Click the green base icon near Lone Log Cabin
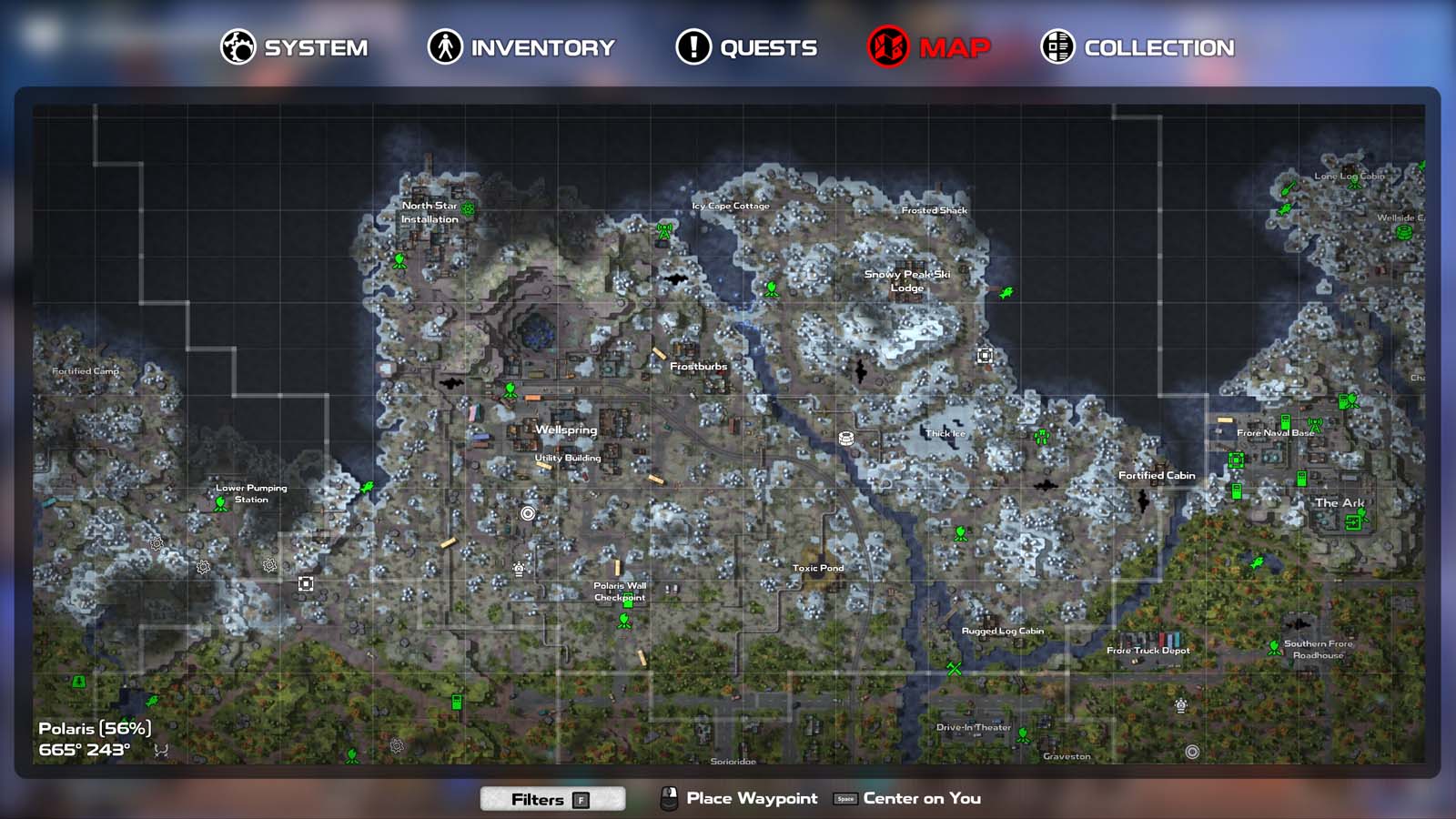Screen dimensions: 1456x819 pyautogui.click(x=1354, y=184)
